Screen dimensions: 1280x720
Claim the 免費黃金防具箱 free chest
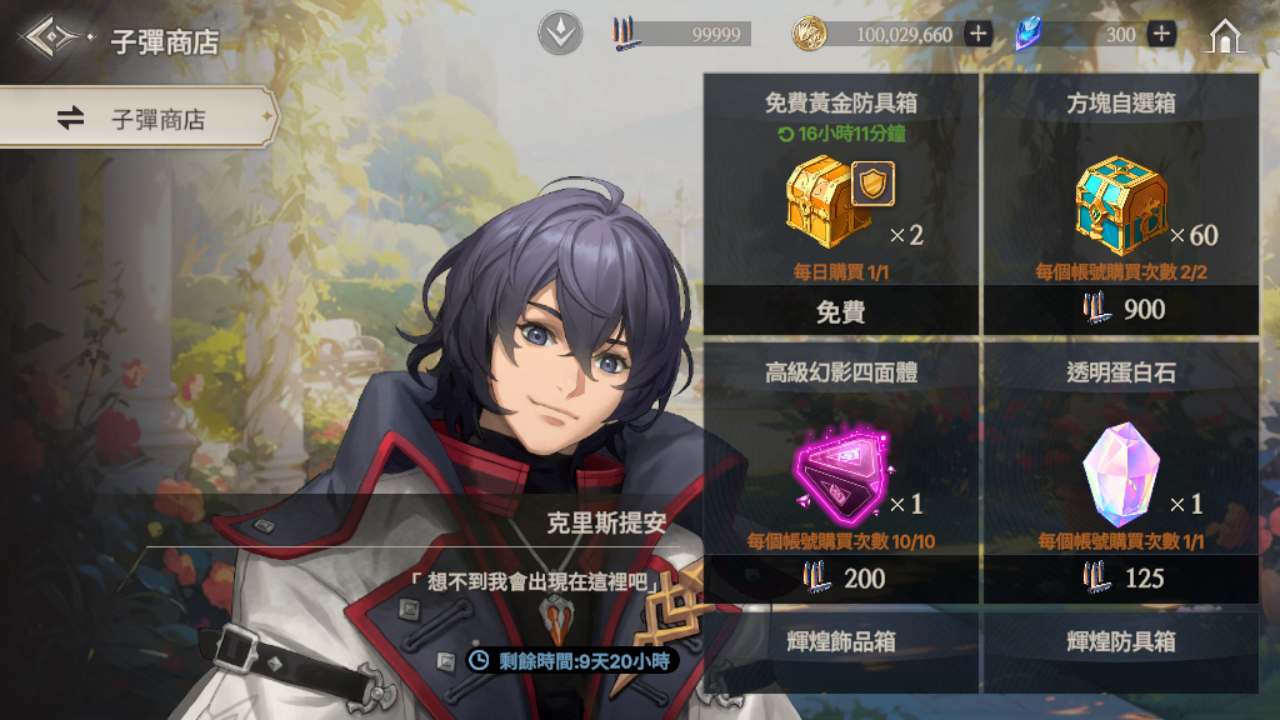click(841, 311)
